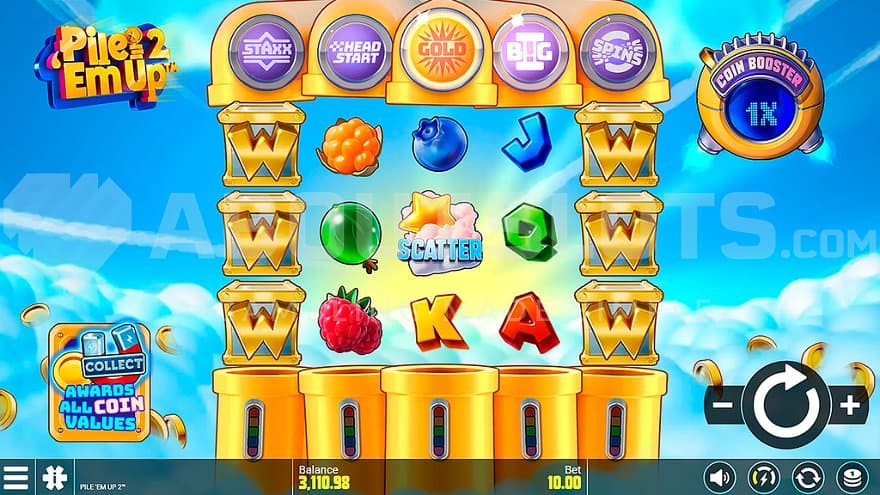Open the hamburger menu
Image resolution: width=880 pixels, height=495 pixels.
pyautogui.click(x=16, y=477)
